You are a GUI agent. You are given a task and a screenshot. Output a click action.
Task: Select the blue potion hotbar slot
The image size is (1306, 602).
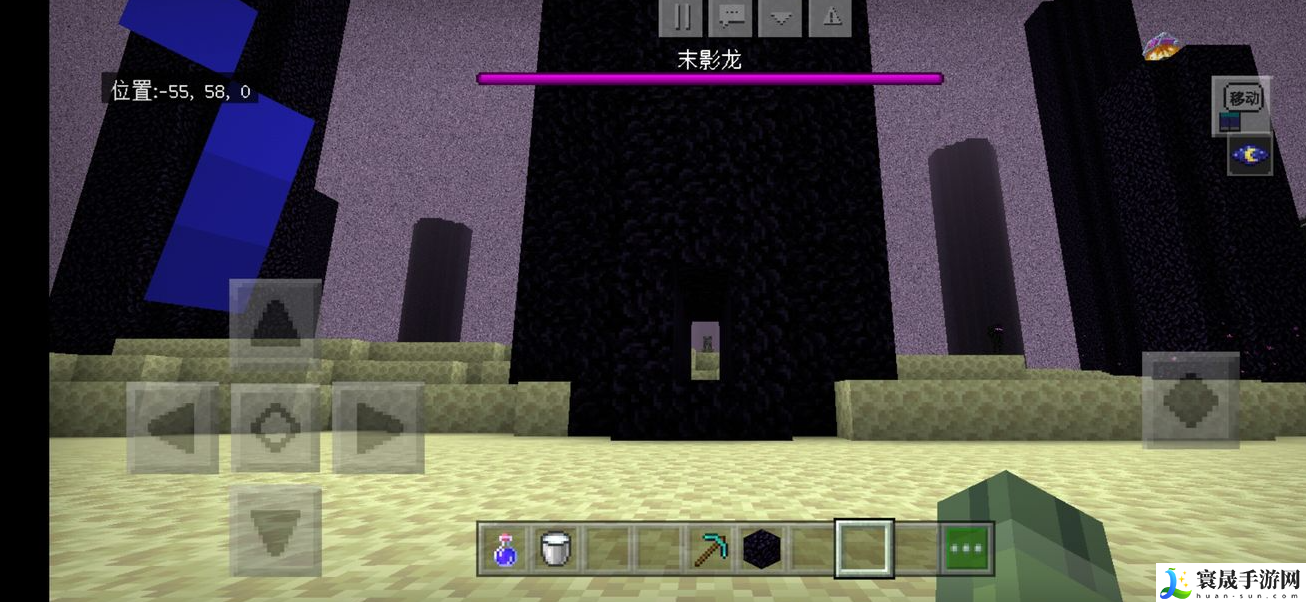pos(506,549)
